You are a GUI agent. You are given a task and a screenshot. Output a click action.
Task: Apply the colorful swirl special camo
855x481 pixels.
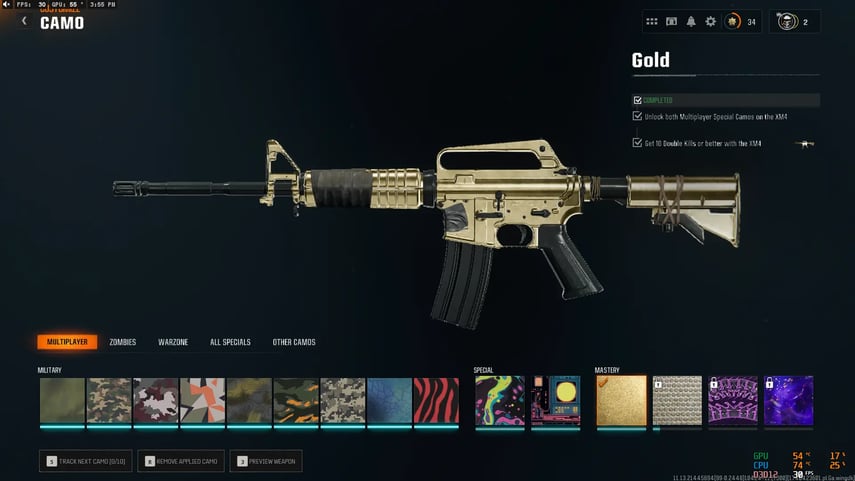pos(499,400)
